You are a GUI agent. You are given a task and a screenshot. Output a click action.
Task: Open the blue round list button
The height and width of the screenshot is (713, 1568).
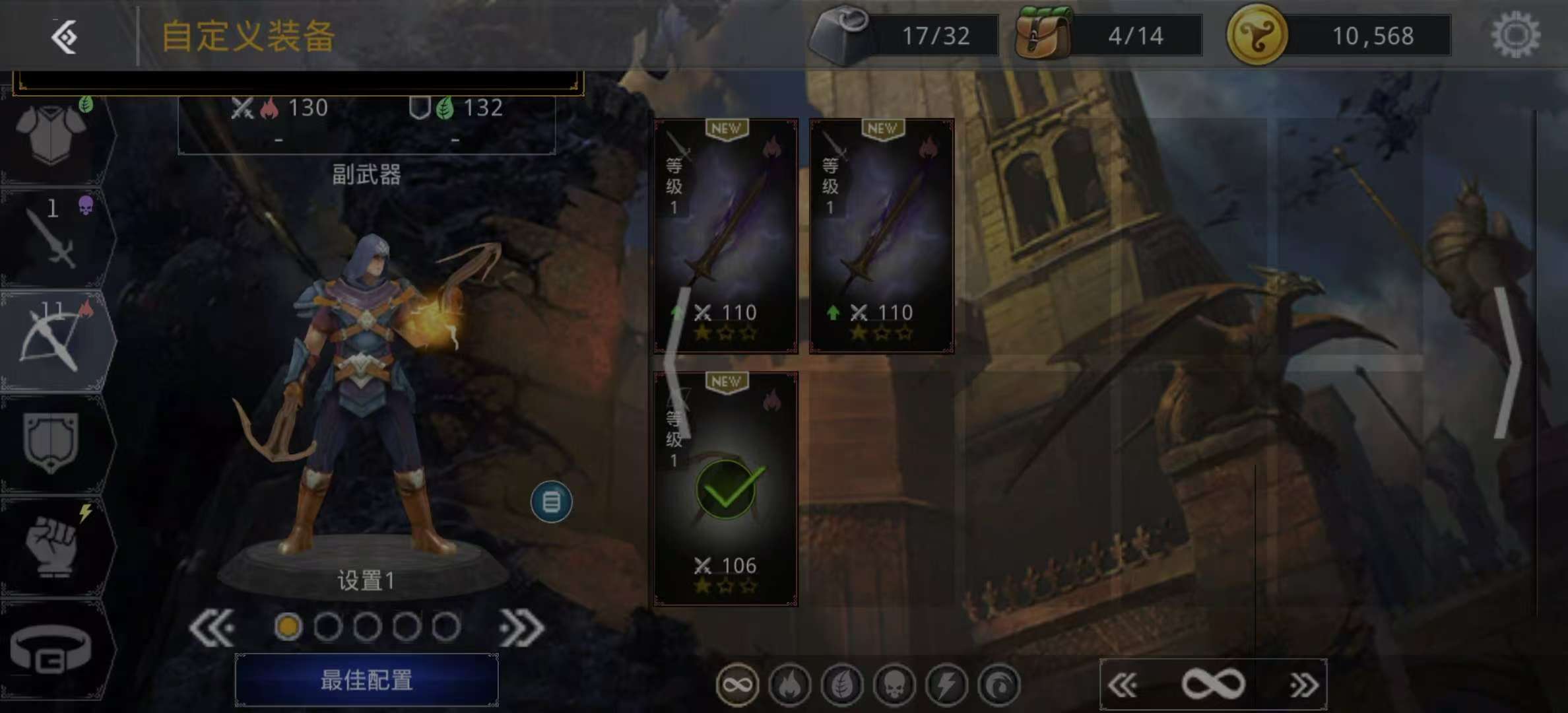(x=551, y=502)
